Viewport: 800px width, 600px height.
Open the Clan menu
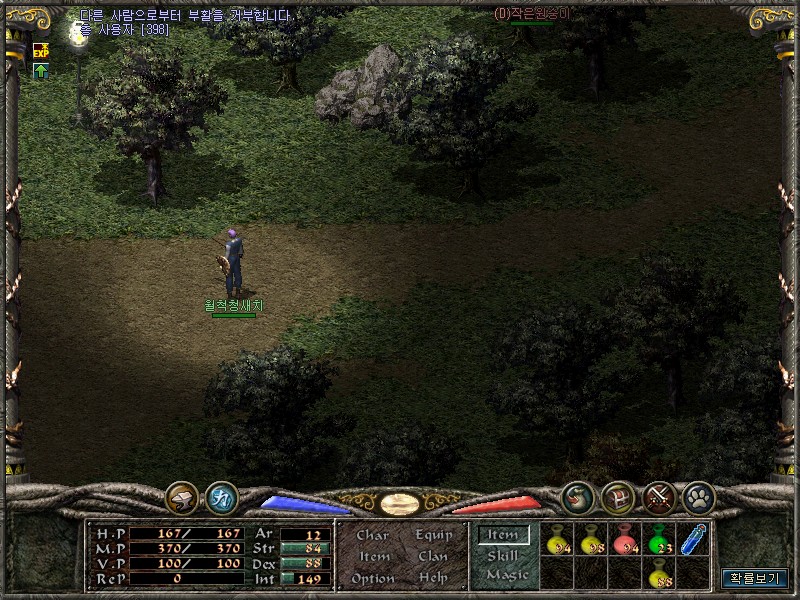tap(433, 557)
